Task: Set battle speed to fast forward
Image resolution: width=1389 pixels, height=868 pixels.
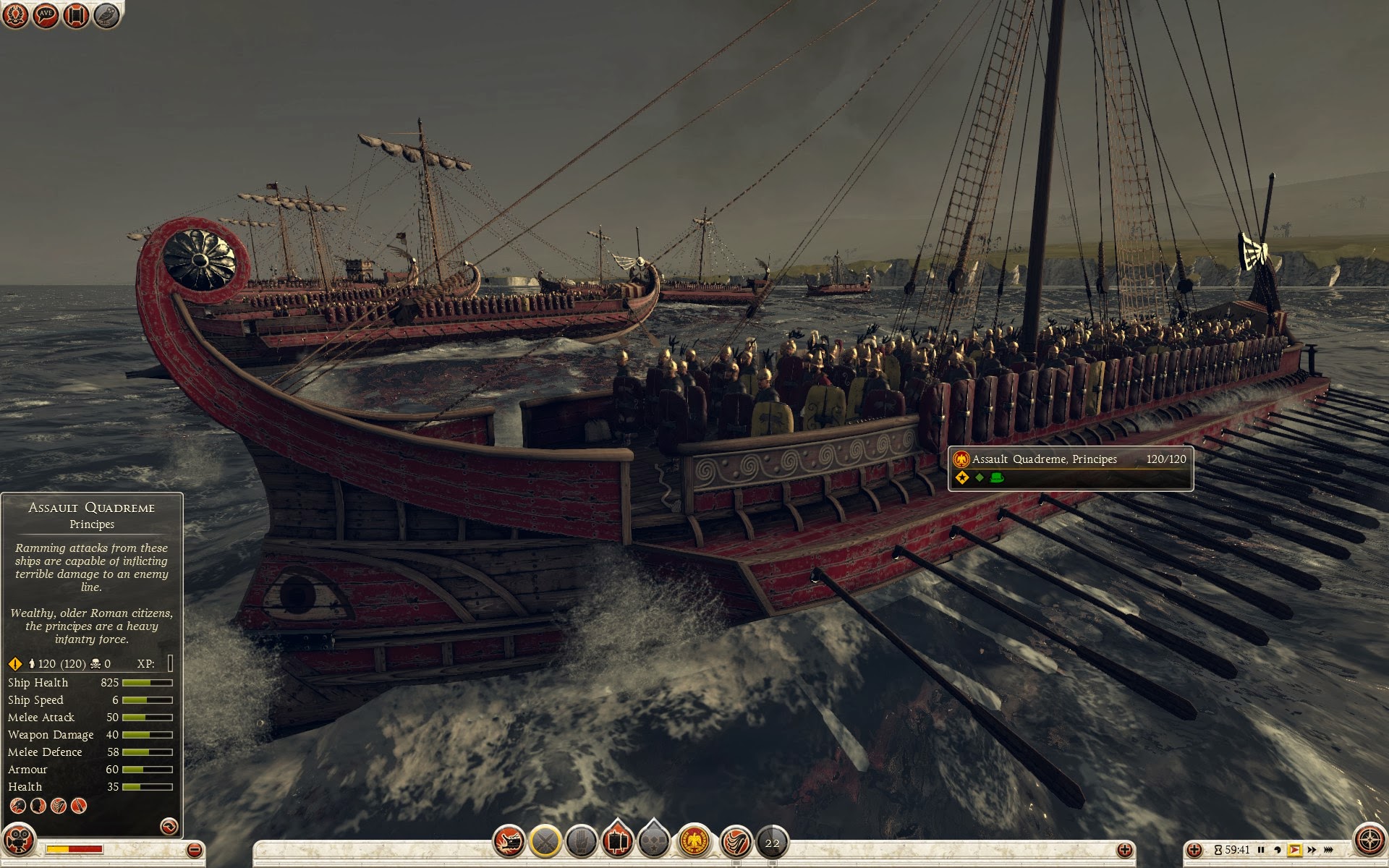Action: pos(1312,850)
